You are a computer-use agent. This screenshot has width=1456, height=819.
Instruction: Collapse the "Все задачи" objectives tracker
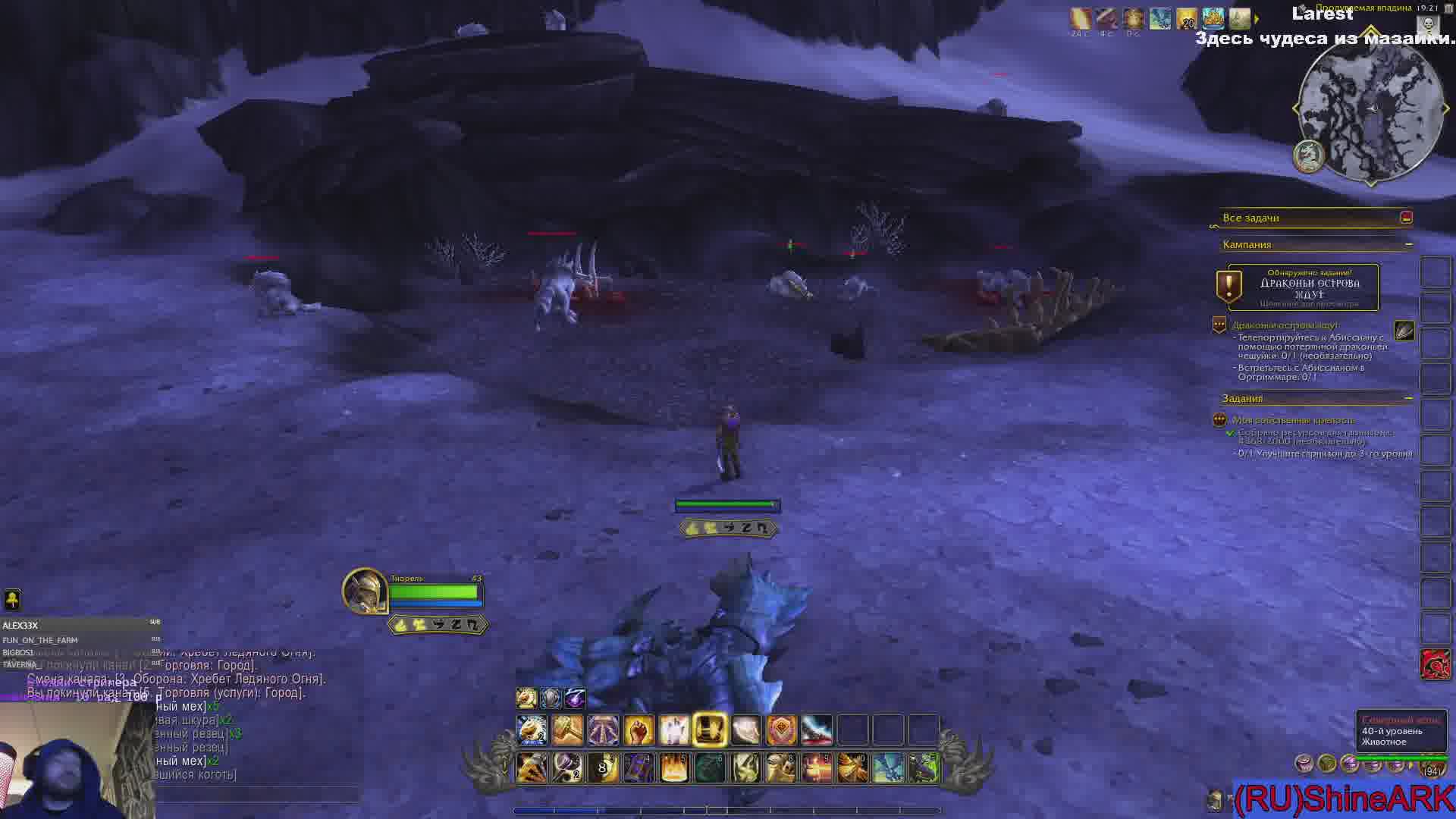(1406, 218)
